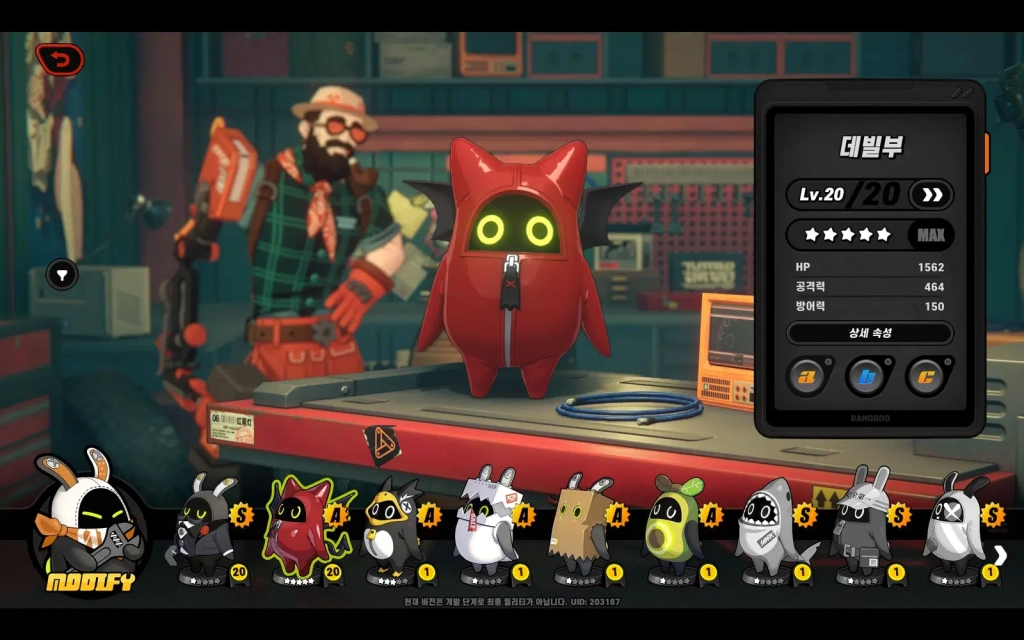Go back using the red return arrow
Image resolution: width=1024 pixels, height=640 pixels.
(x=60, y=61)
